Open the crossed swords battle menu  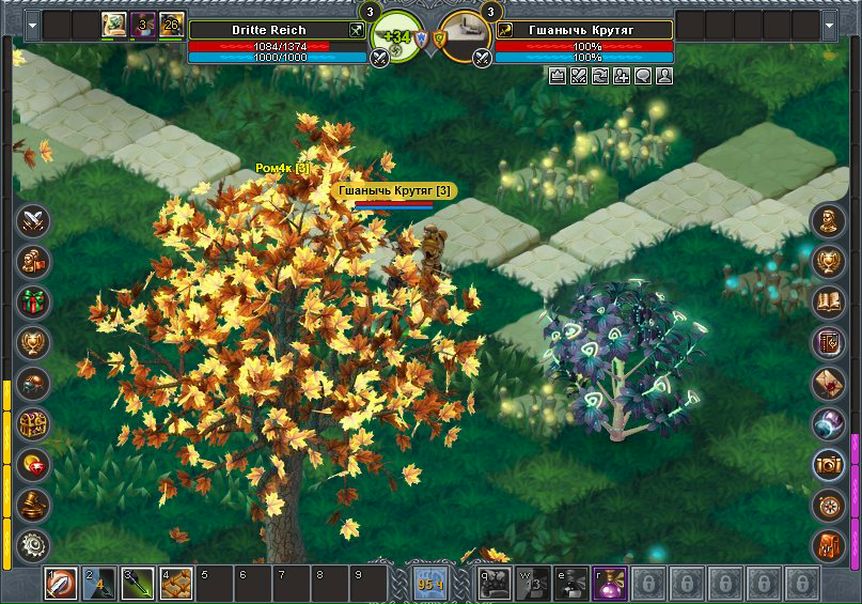34,219
